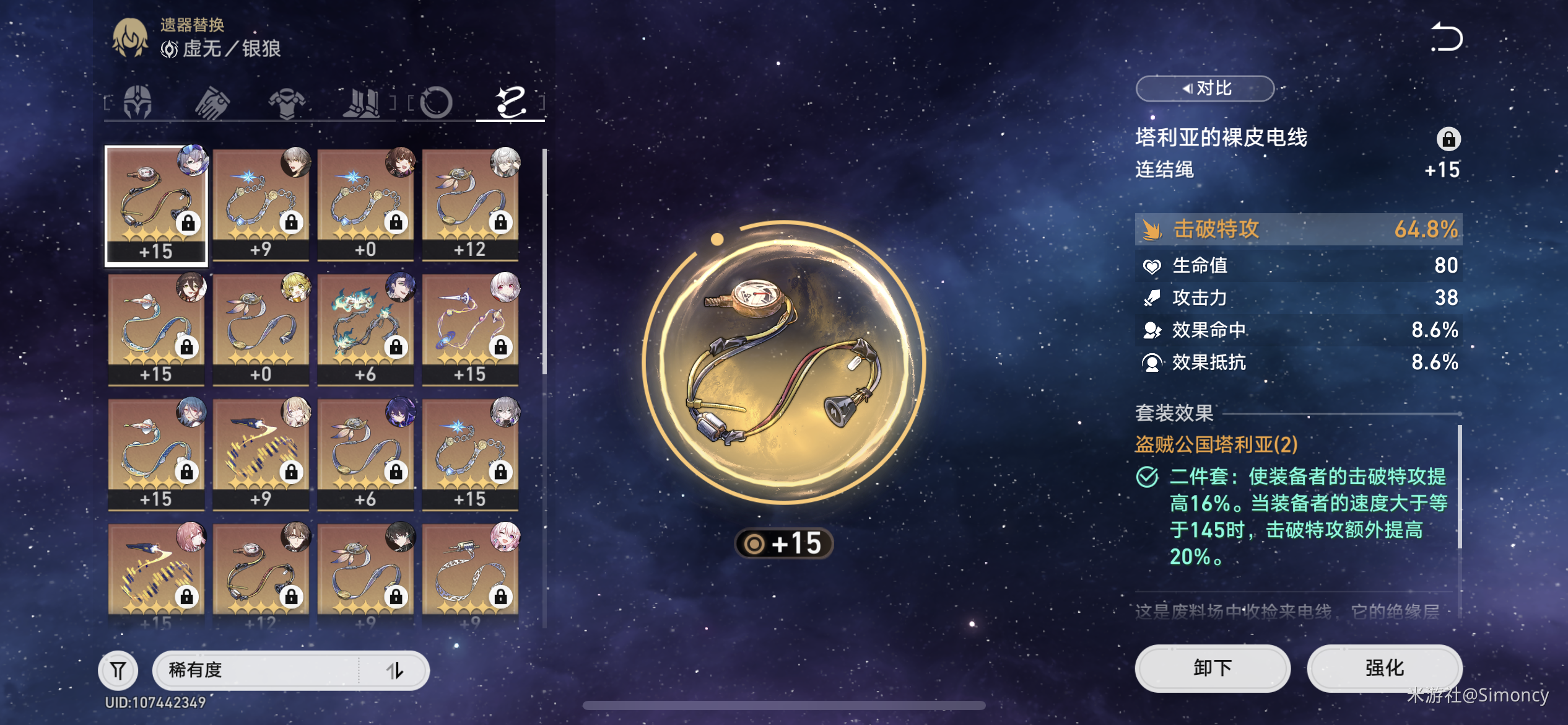Screen dimensions: 1568x725
Task: Switch to the hands glove tab
Action: [x=212, y=102]
